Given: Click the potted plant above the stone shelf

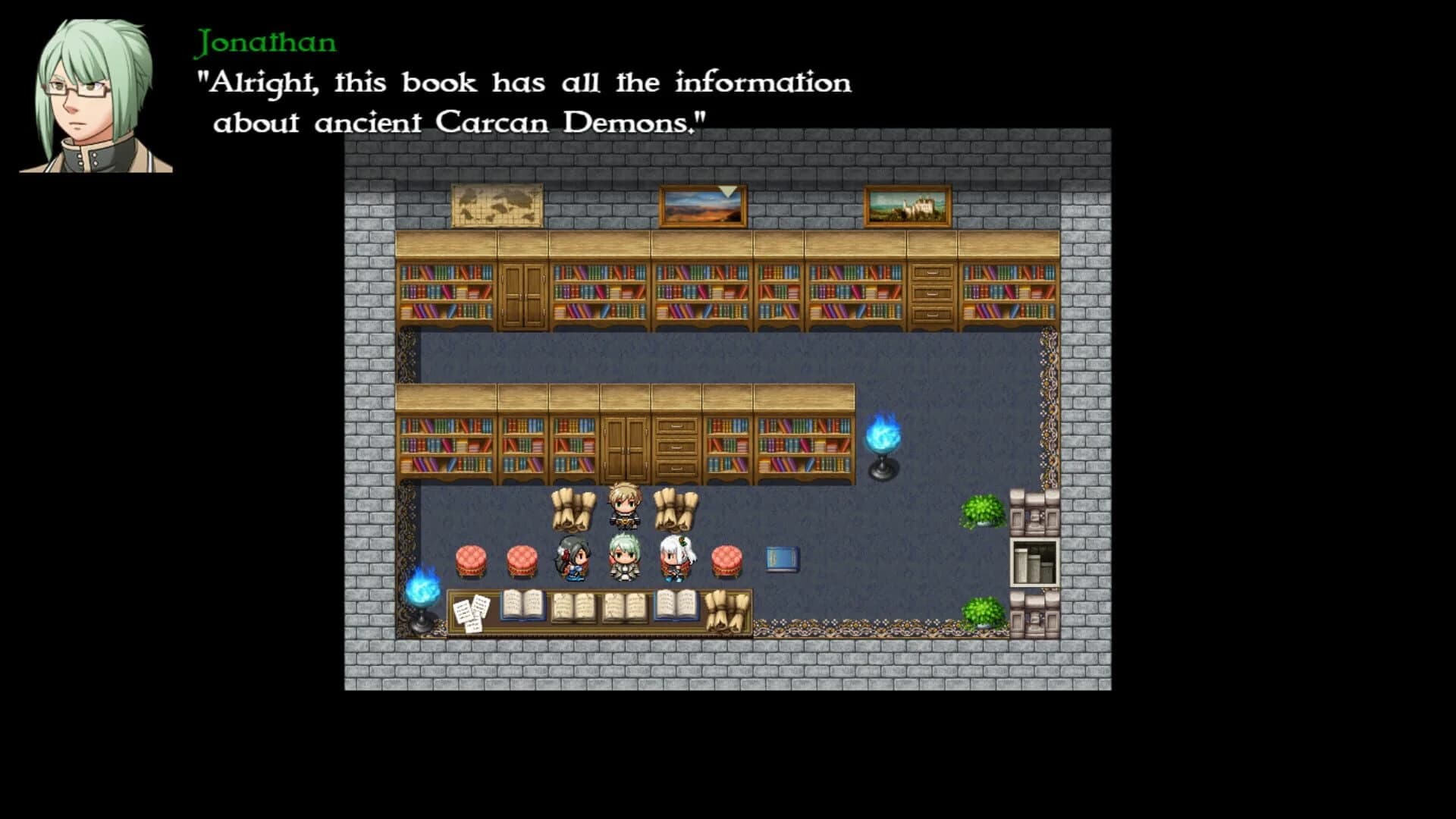Looking at the screenshot, I should click(981, 510).
